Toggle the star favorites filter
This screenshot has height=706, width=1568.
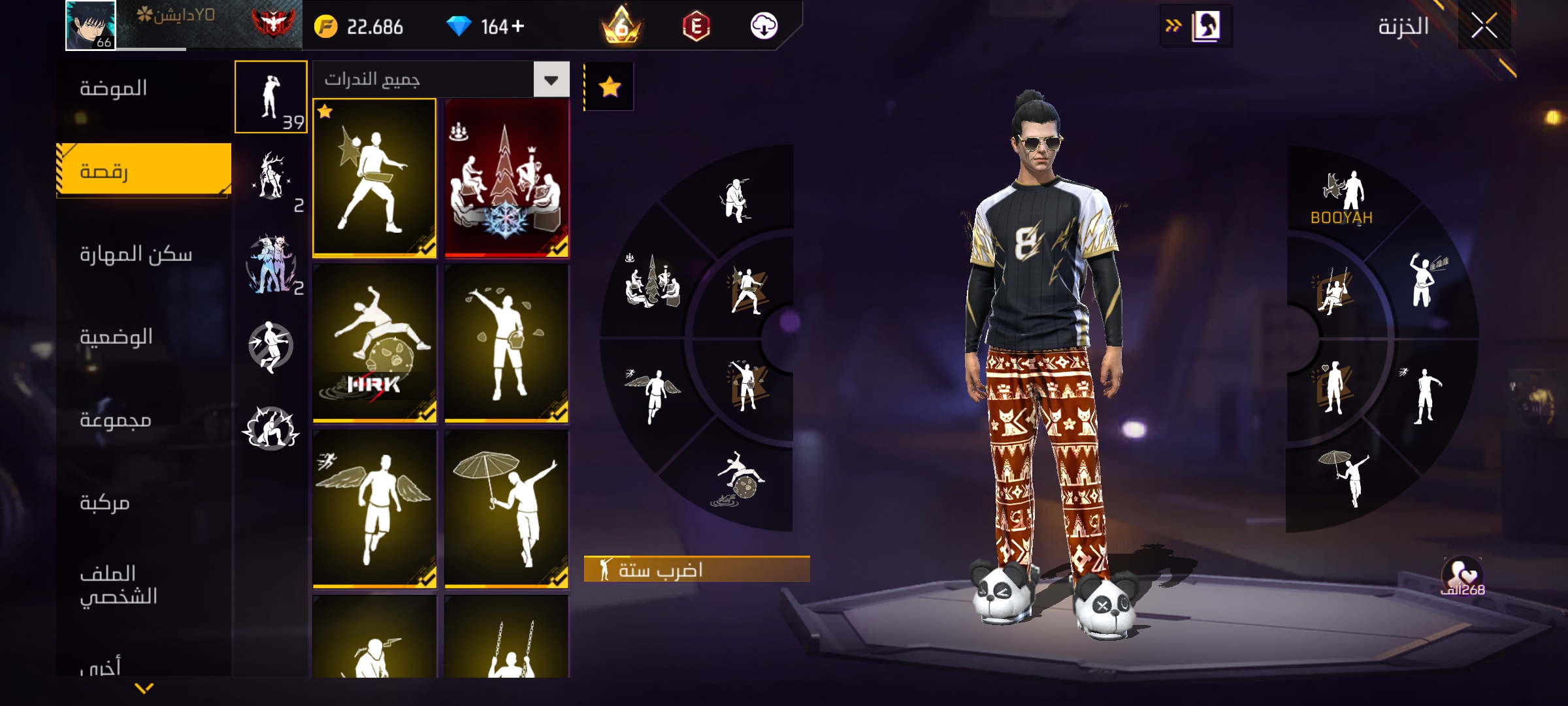pos(610,86)
